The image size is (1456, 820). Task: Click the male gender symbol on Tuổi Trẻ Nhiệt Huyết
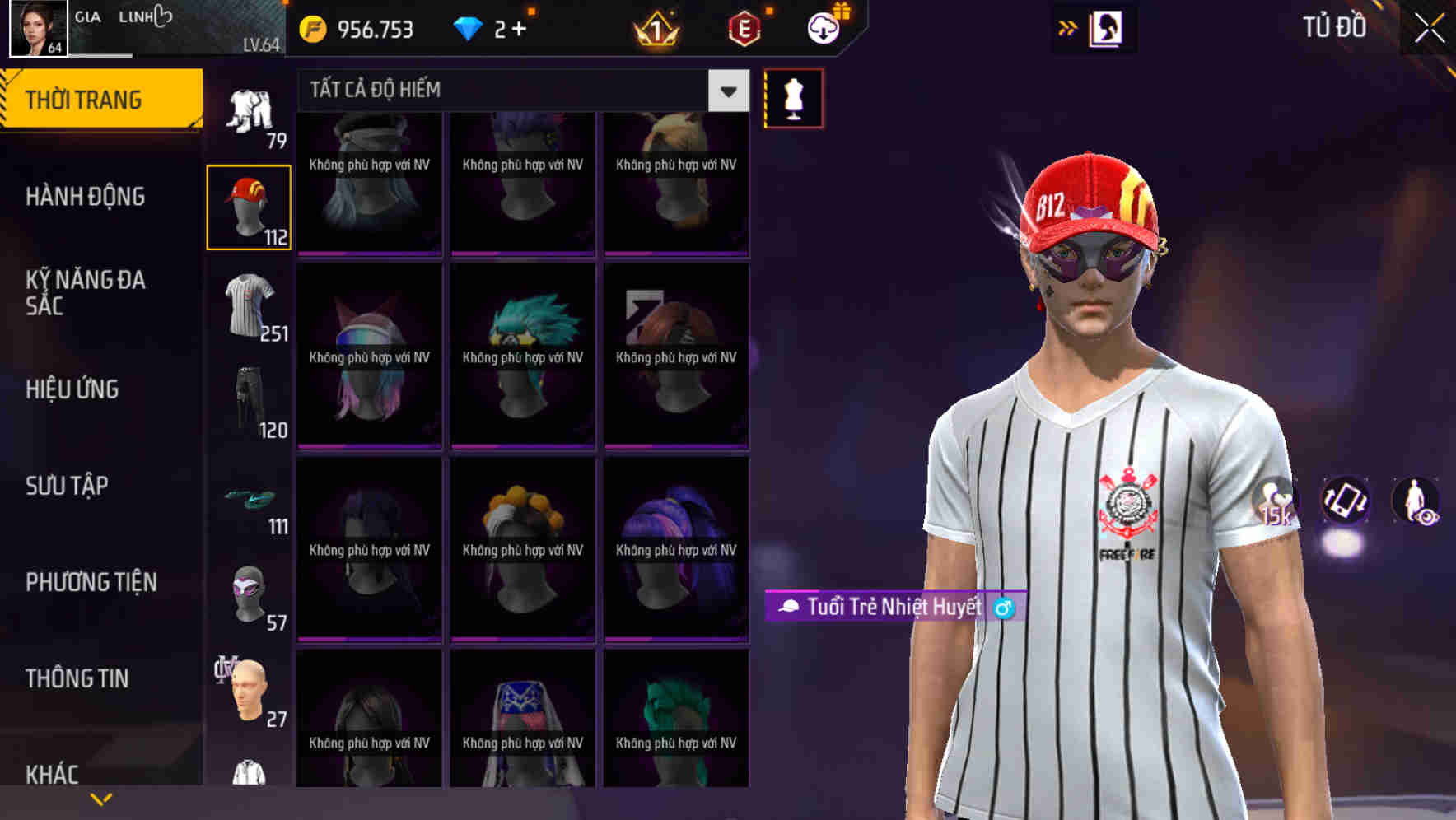(1004, 609)
